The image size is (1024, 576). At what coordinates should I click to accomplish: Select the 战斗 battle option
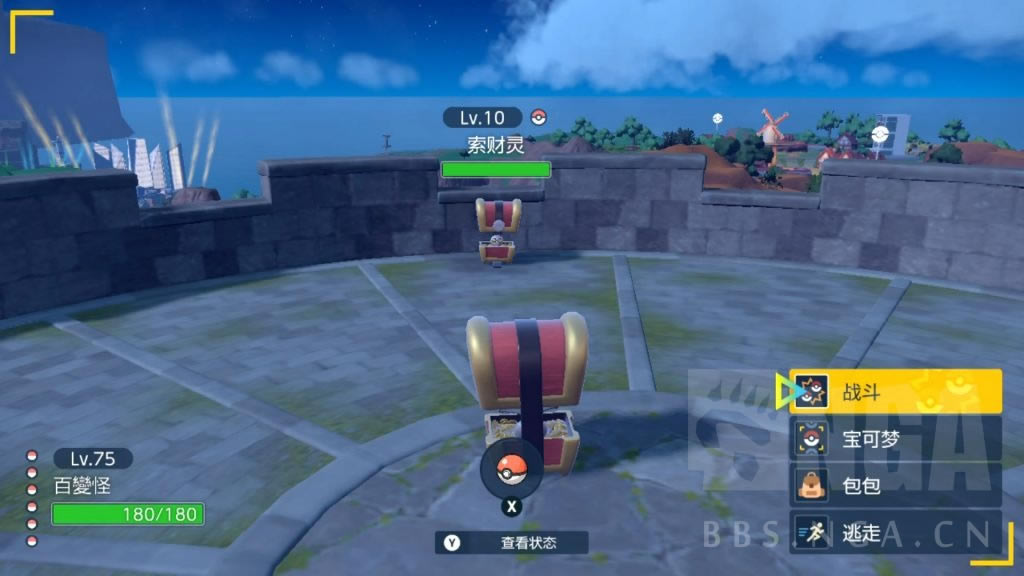895,391
